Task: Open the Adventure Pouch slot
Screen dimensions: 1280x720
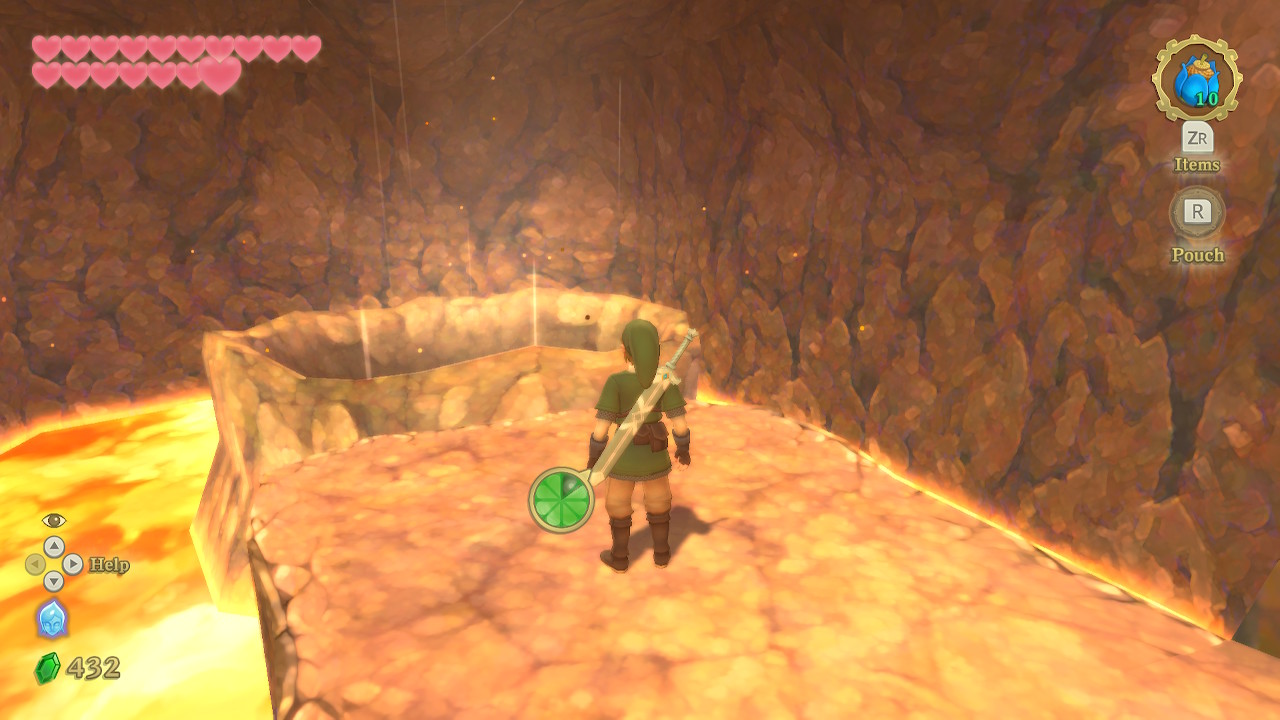Action: click(1197, 212)
